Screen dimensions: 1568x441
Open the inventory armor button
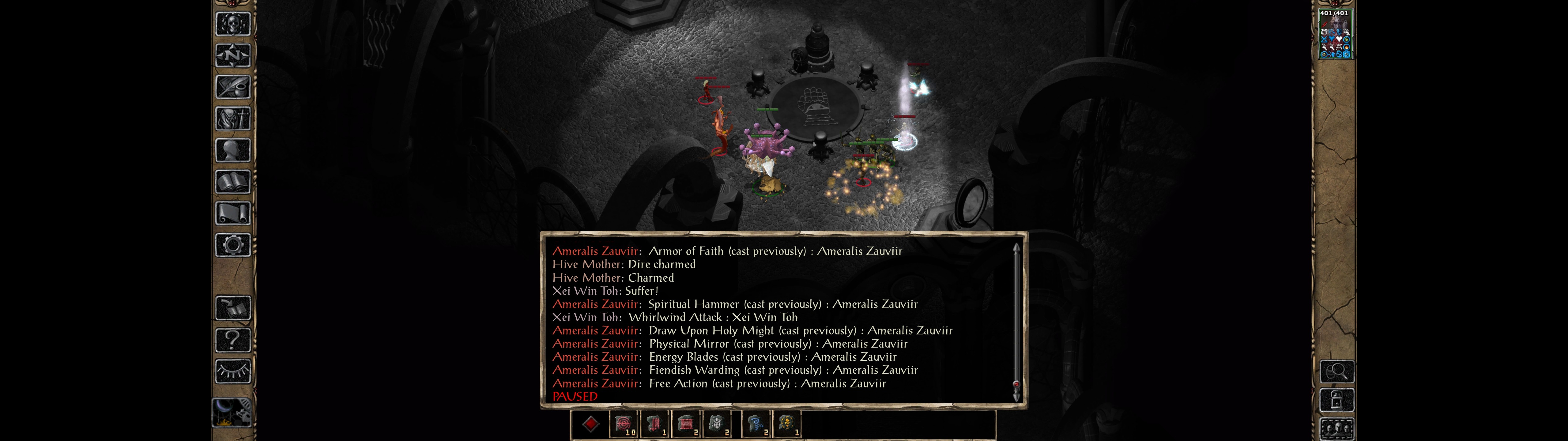click(x=232, y=119)
